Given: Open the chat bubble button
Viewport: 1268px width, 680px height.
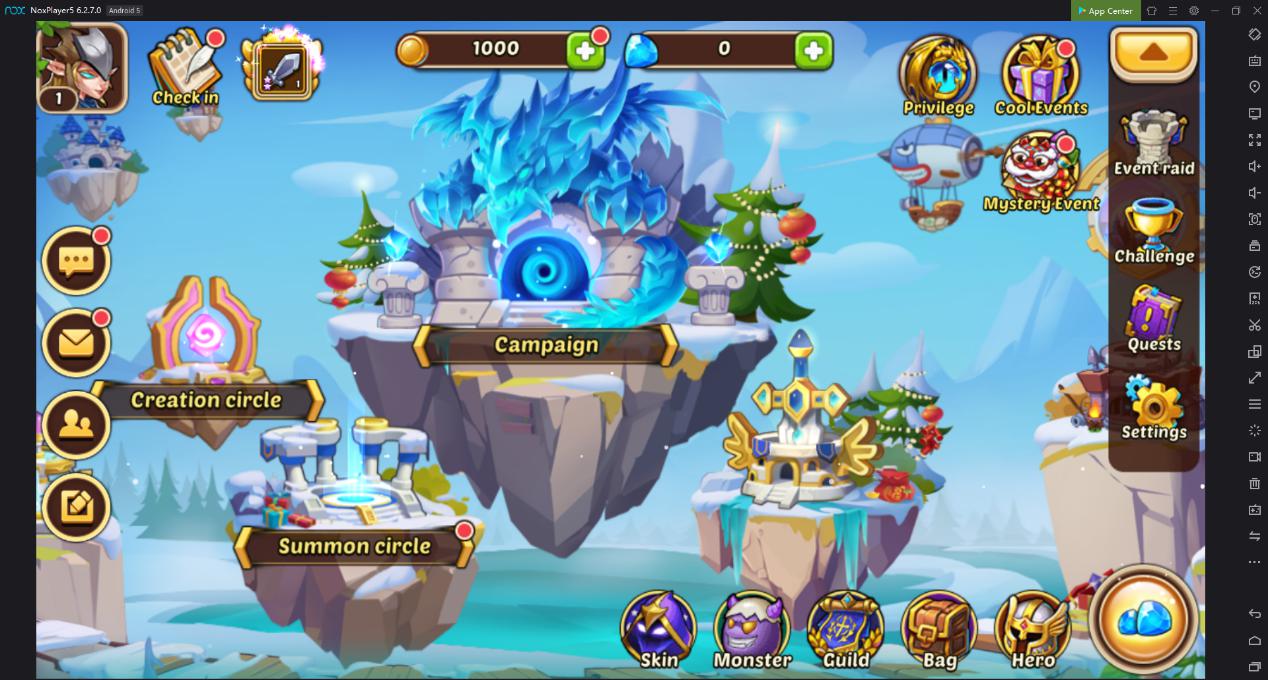Looking at the screenshot, I should pyautogui.click(x=76, y=261).
